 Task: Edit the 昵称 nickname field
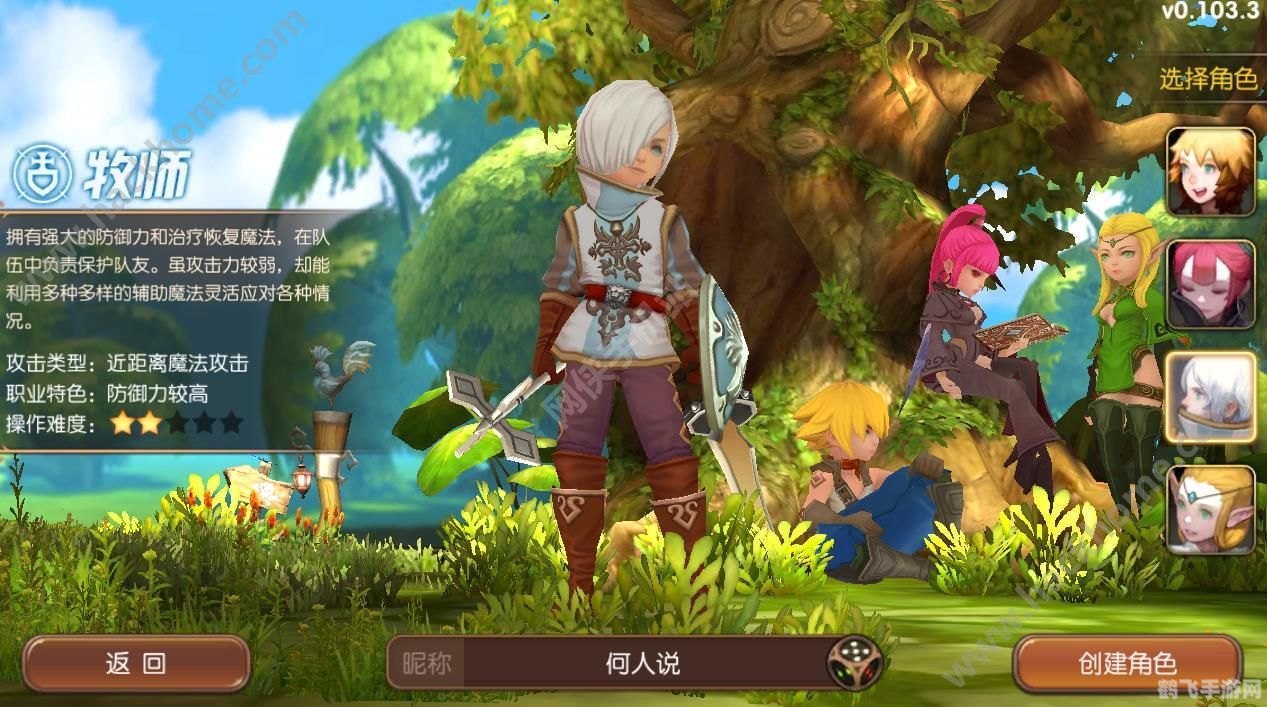(642, 663)
